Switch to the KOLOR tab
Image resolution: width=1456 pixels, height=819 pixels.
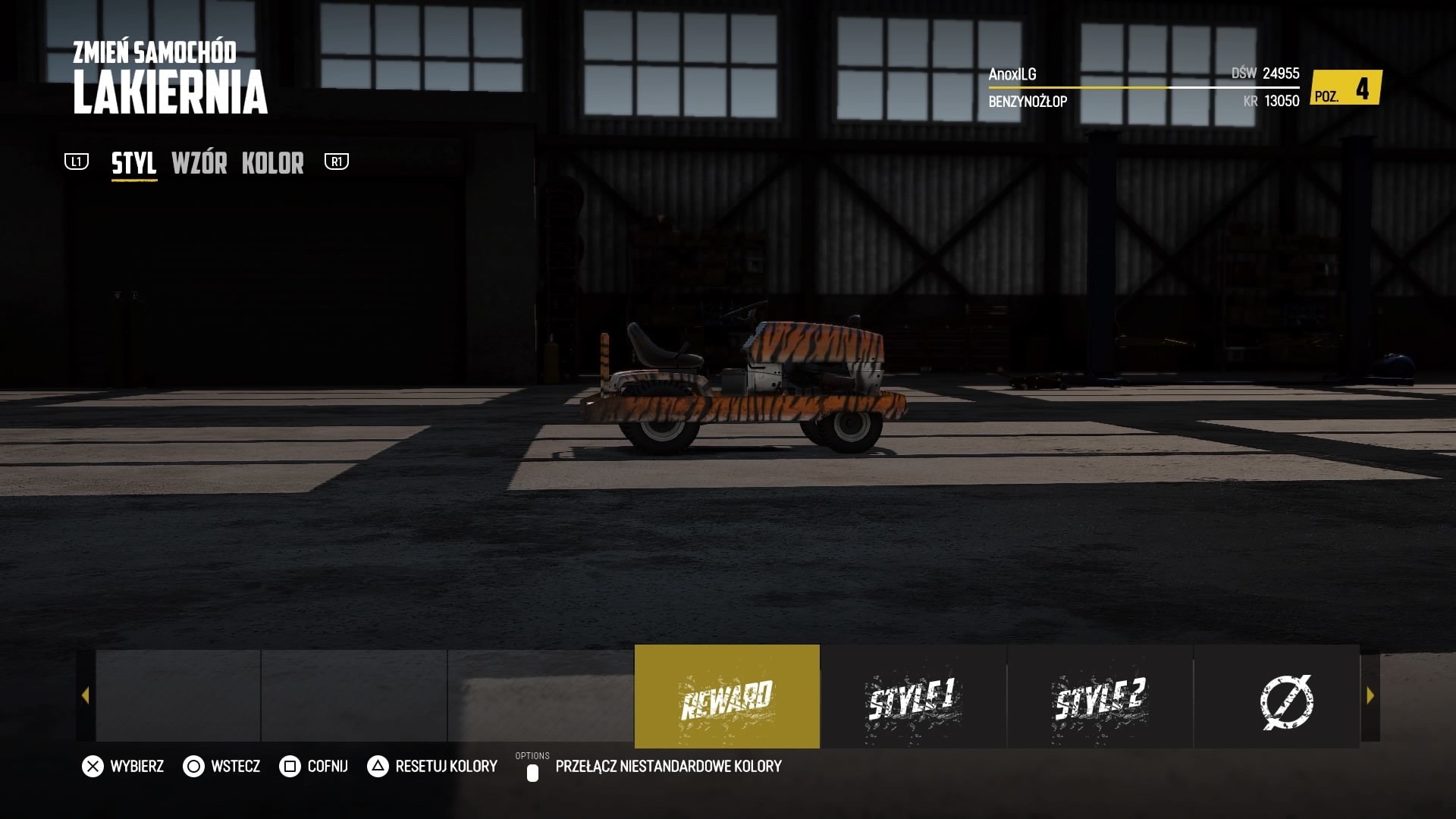pyautogui.click(x=272, y=163)
